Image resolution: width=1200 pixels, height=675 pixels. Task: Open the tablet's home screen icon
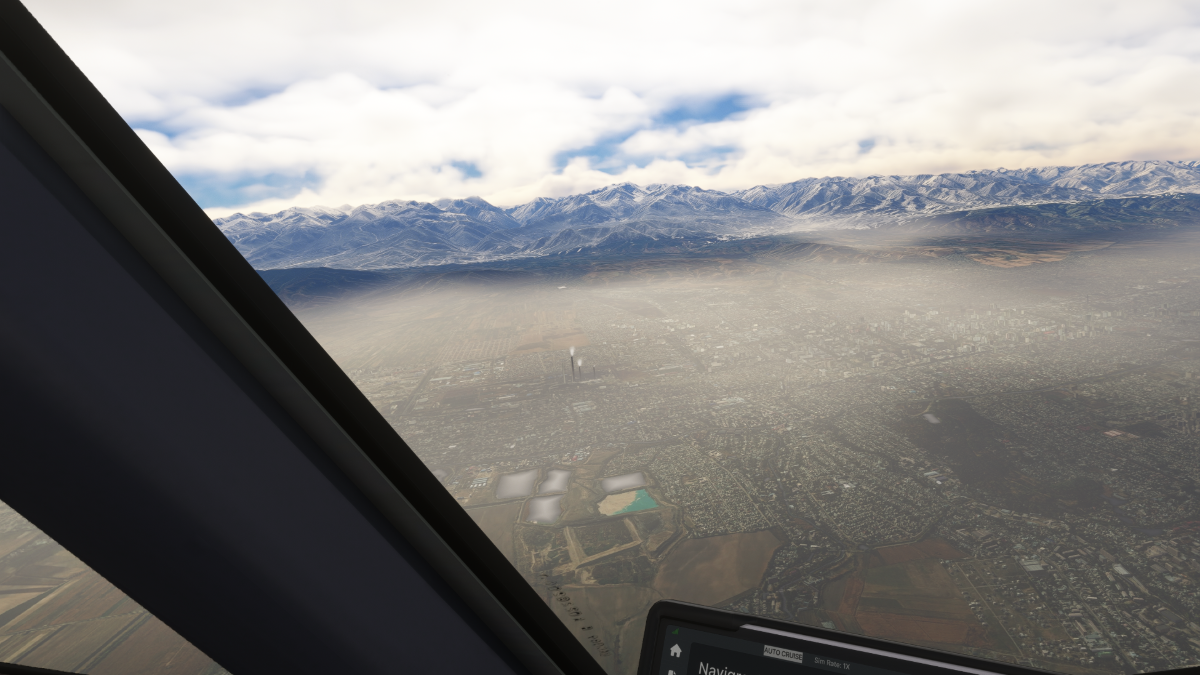pos(676,650)
